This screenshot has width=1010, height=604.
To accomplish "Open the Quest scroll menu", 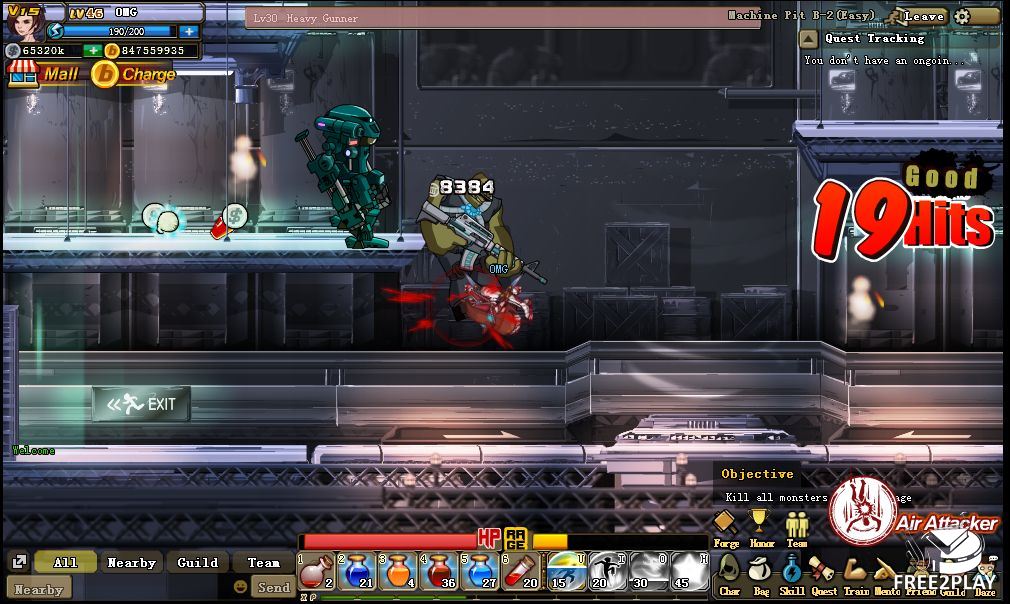I will point(823,573).
